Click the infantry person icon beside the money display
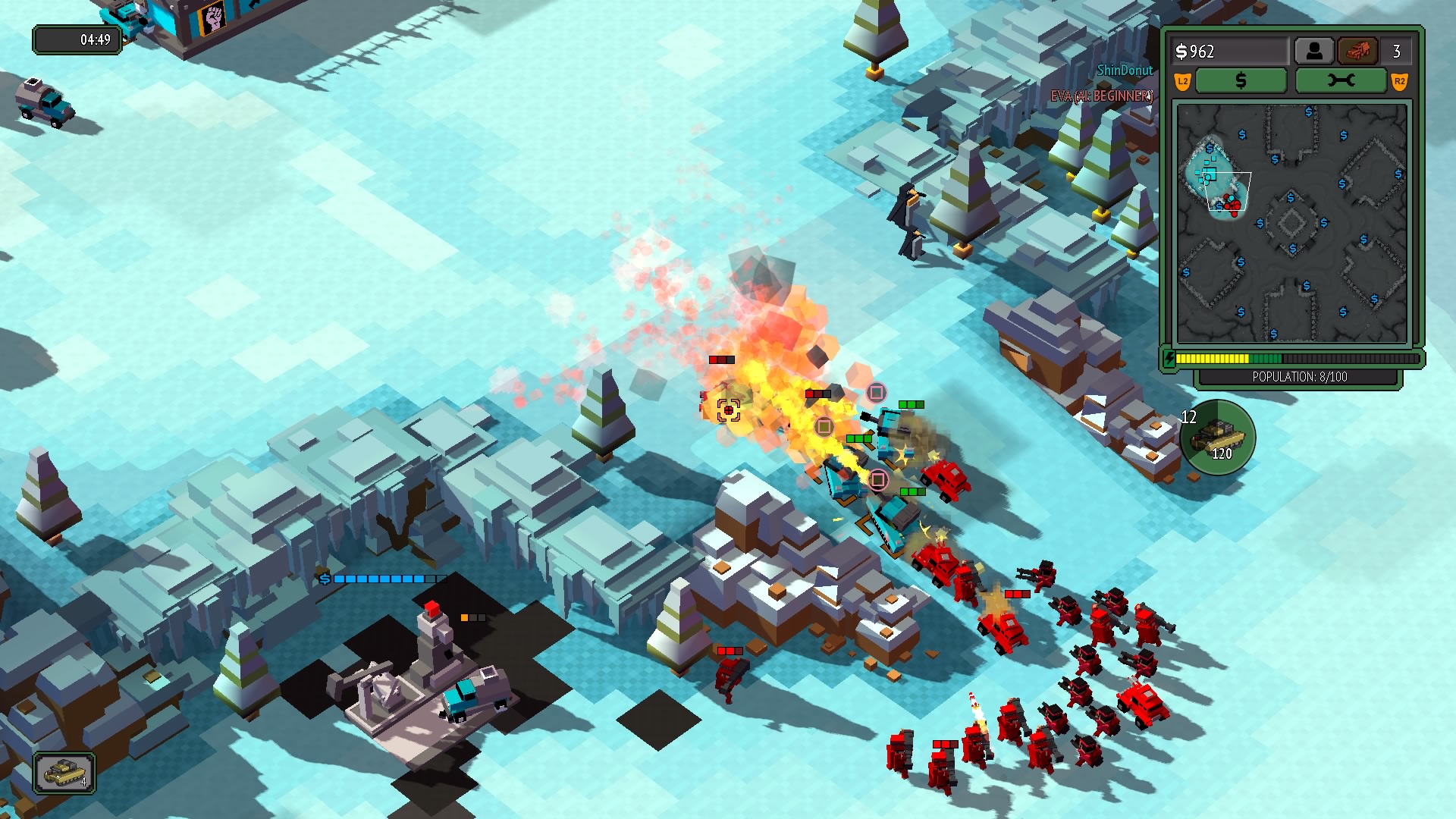 pos(1316,50)
